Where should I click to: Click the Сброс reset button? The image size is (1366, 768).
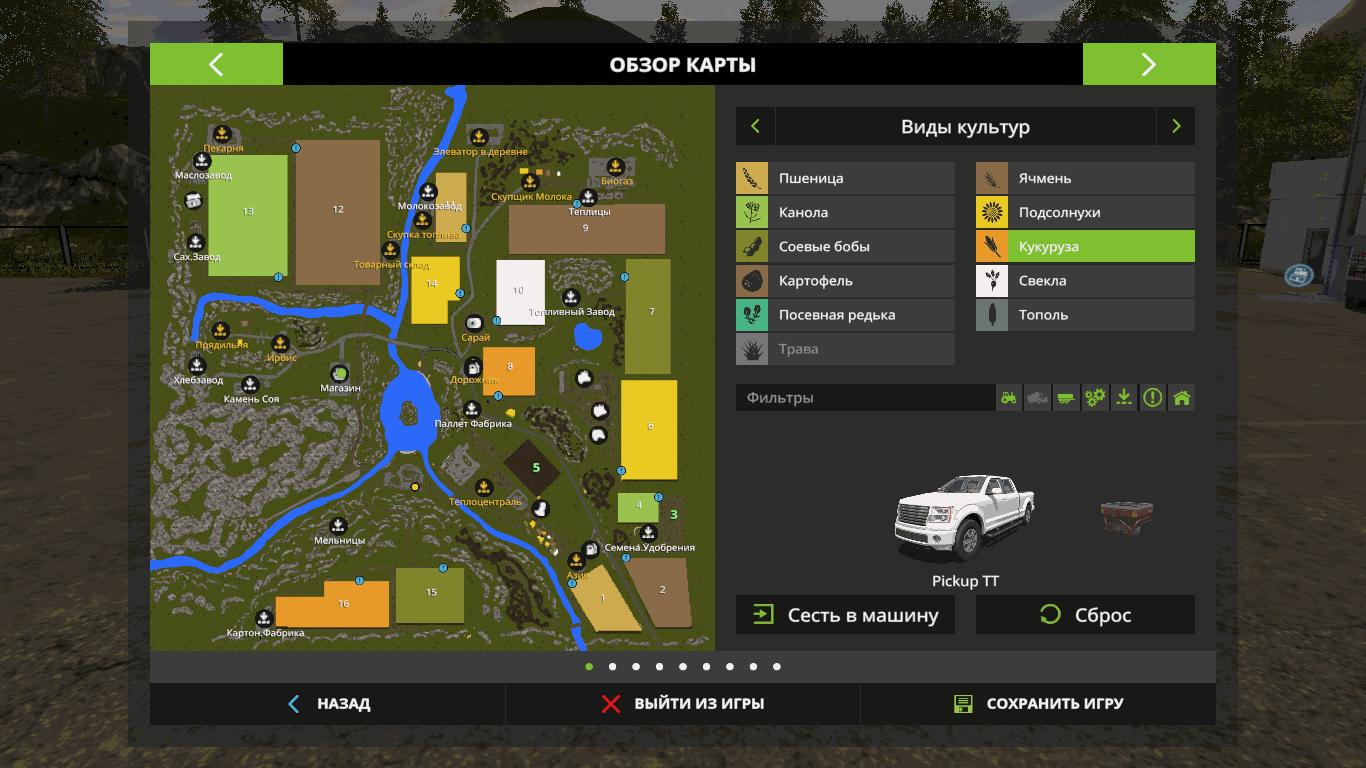1085,615
